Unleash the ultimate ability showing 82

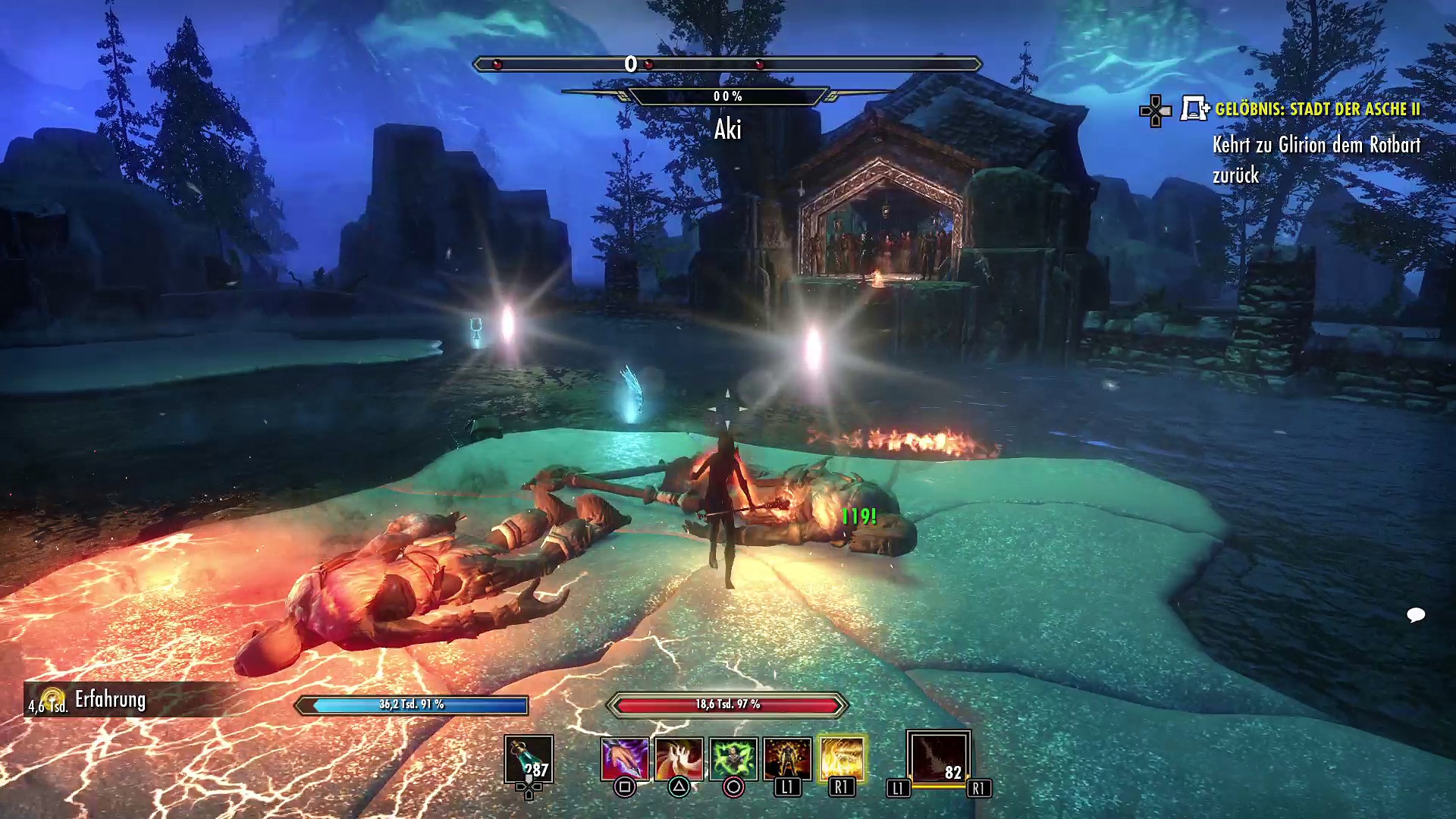(938, 758)
